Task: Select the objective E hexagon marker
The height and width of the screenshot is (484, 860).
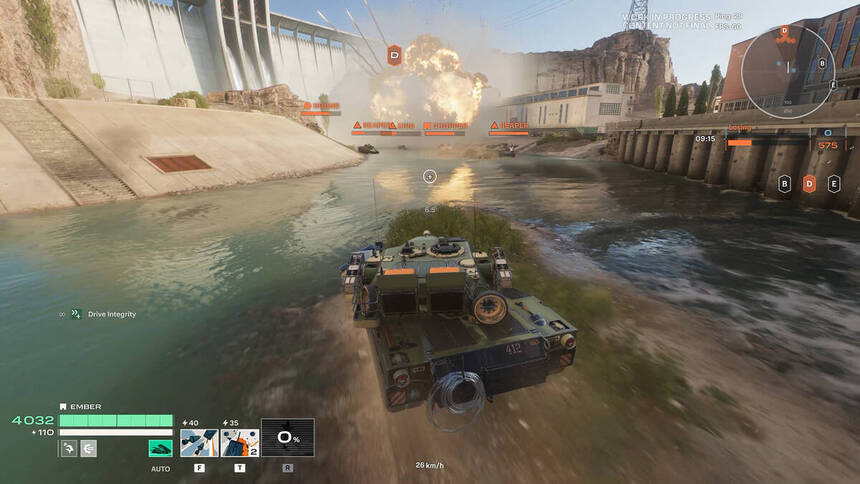Action: (x=834, y=184)
